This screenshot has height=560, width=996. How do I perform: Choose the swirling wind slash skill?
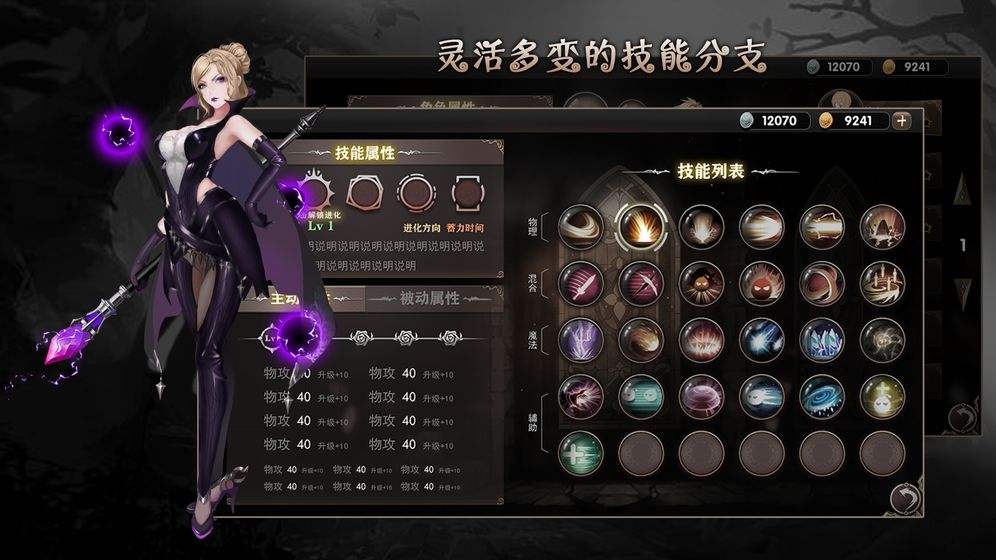click(581, 227)
